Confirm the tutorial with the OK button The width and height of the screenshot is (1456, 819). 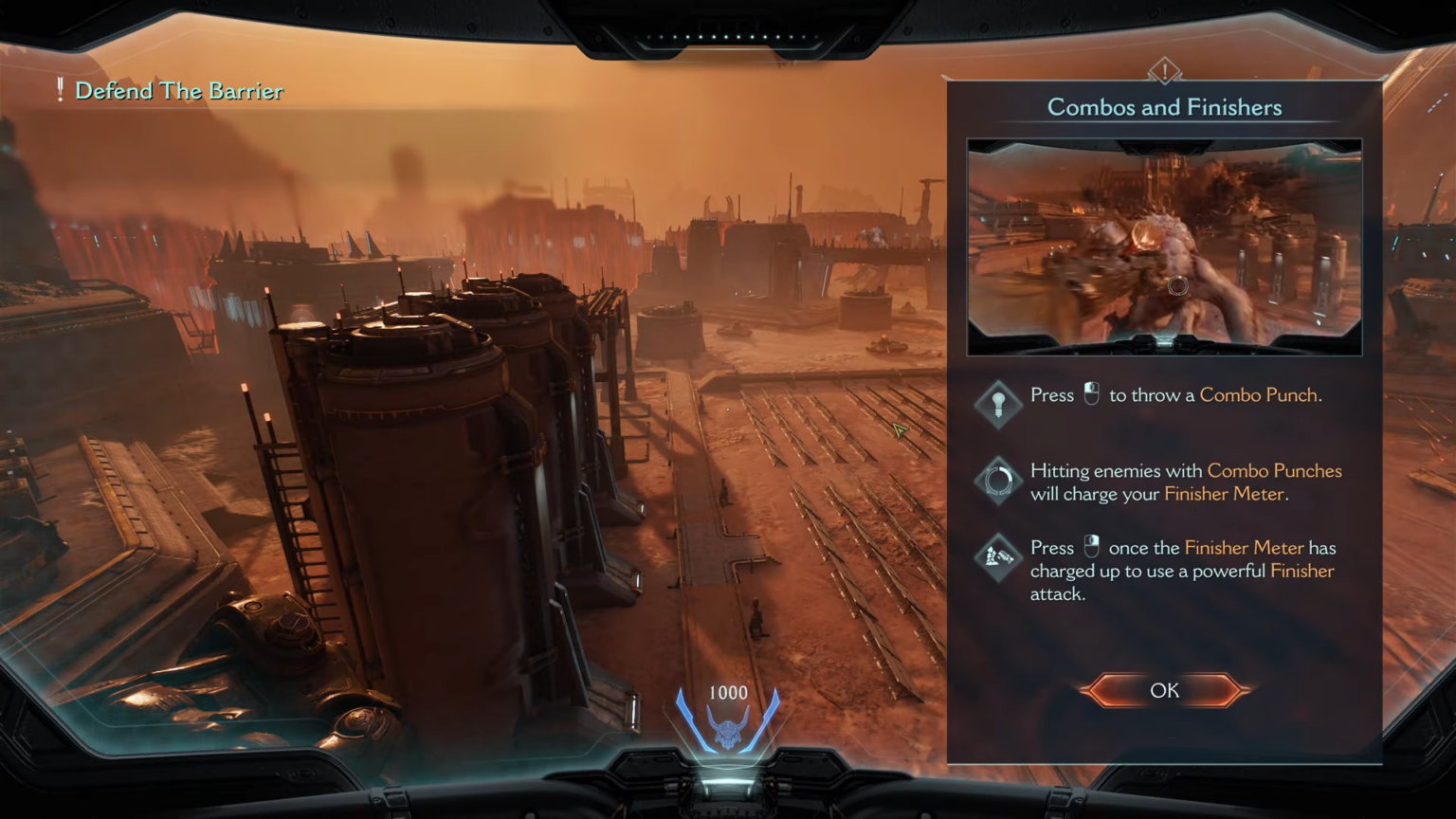click(1164, 690)
